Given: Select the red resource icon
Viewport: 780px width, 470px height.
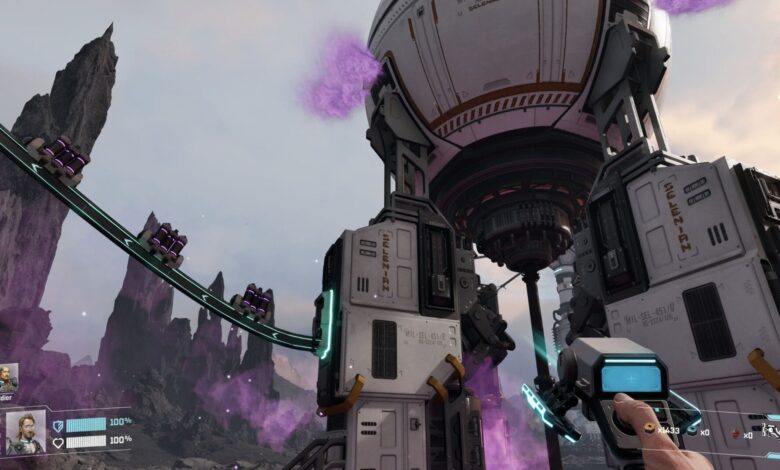Looking at the screenshot, I should pyautogui.click(x=735, y=434).
